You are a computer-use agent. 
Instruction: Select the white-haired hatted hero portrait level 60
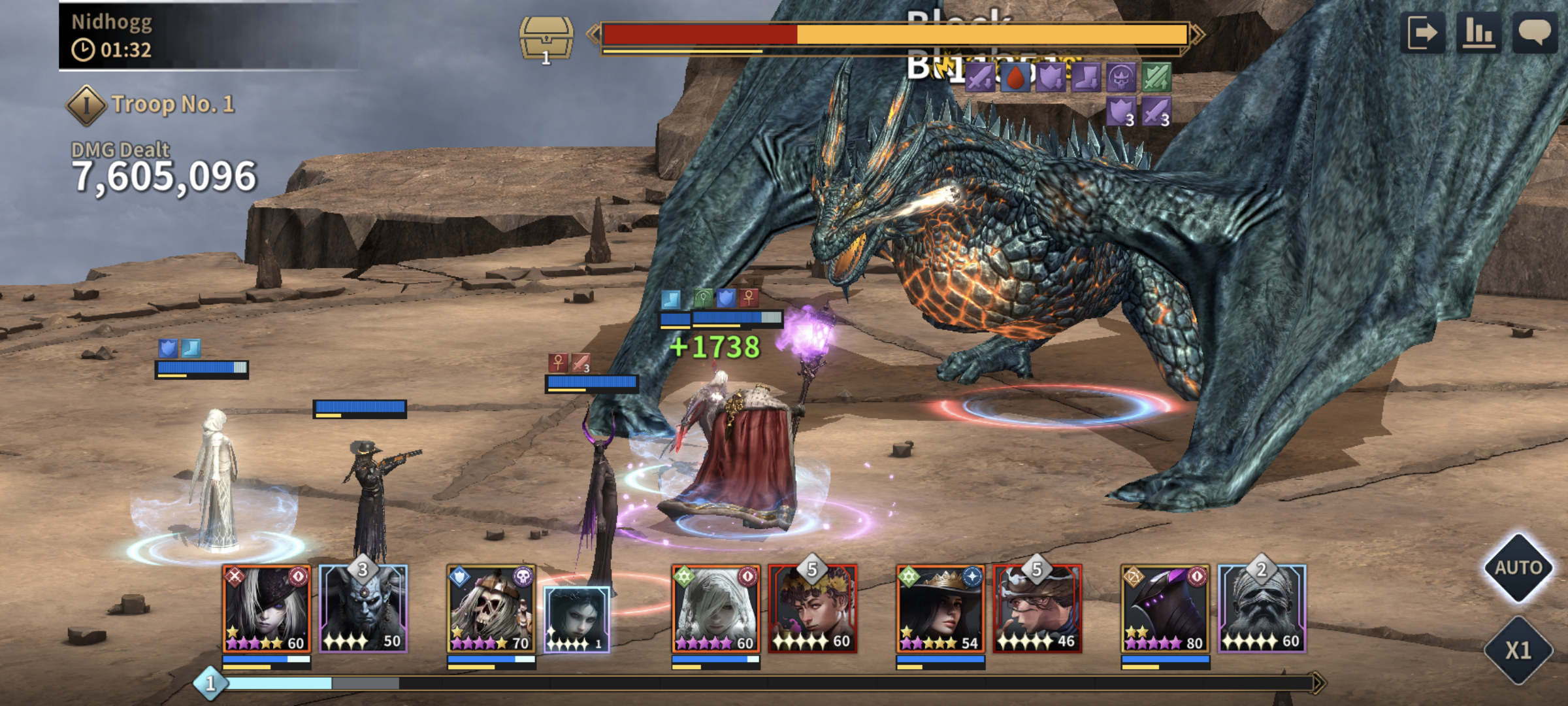pyautogui.click(x=267, y=609)
